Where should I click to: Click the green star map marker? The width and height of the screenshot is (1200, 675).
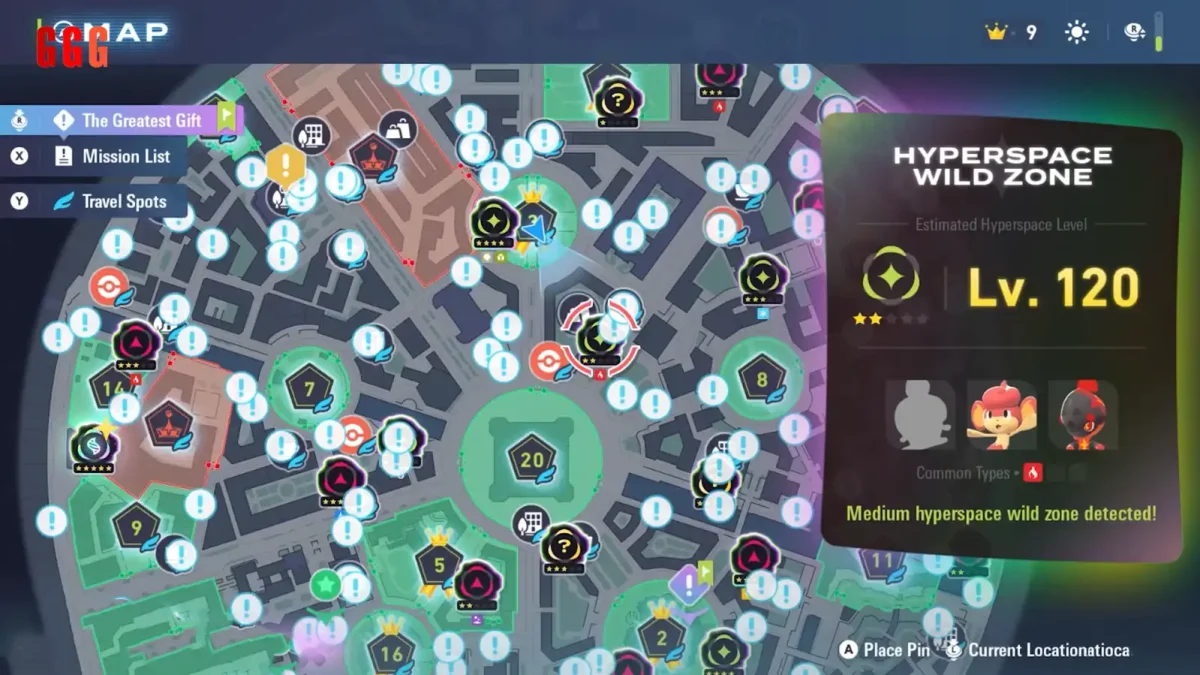(x=324, y=584)
